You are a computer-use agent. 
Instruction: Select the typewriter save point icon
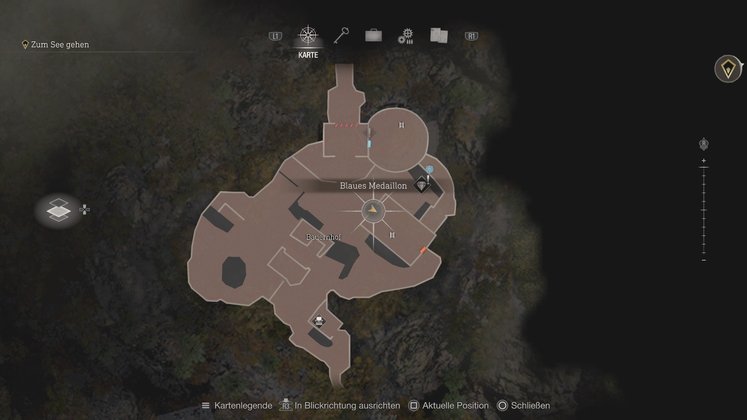[x=320, y=321]
